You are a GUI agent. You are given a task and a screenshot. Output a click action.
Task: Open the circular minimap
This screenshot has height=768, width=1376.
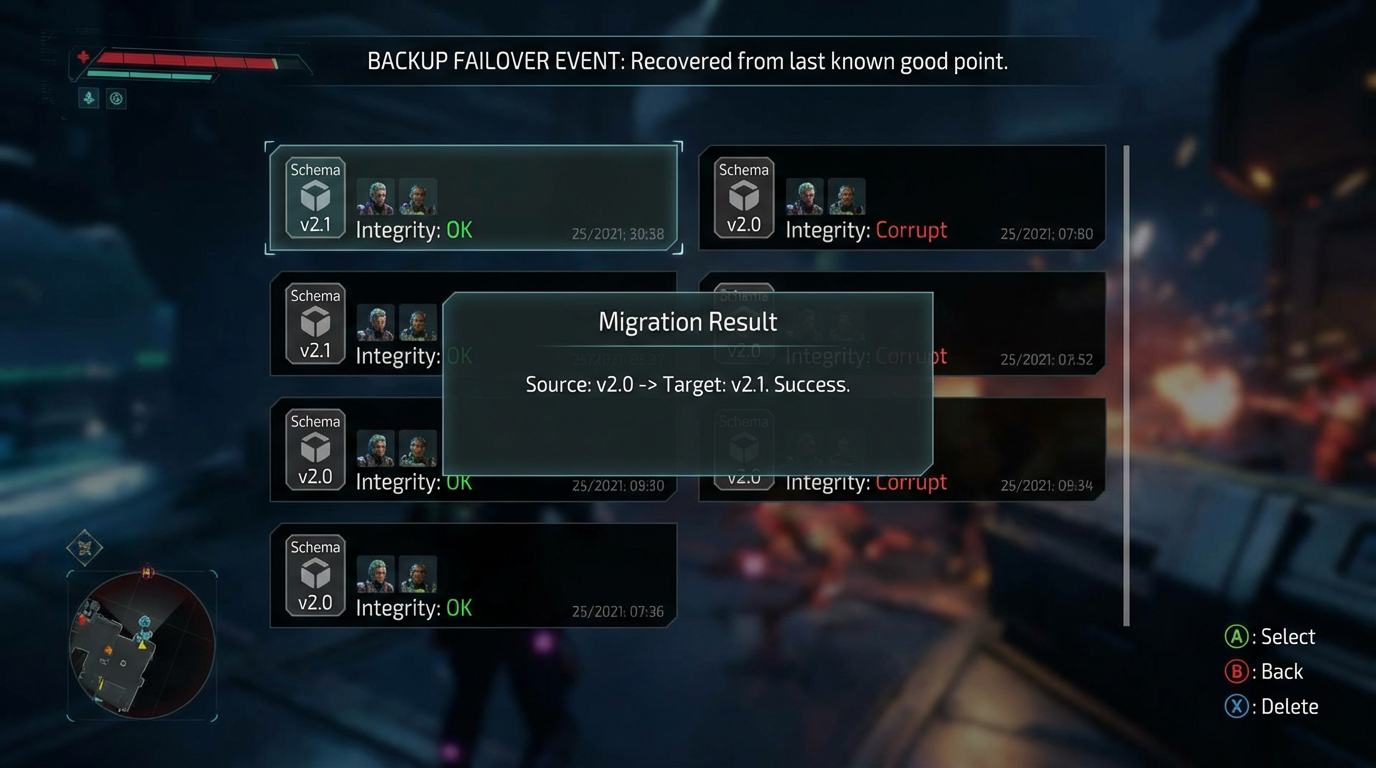pyautogui.click(x=141, y=645)
